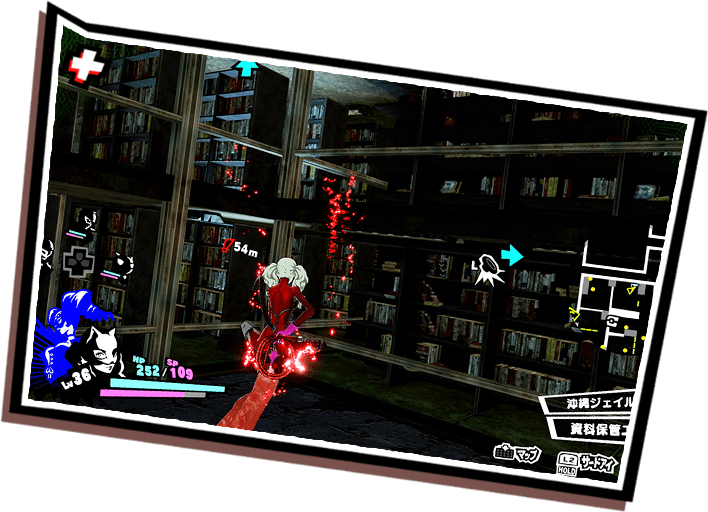Select the red objective marker showing 54m
This screenshot has height=512, width=708.
point(240,247)
